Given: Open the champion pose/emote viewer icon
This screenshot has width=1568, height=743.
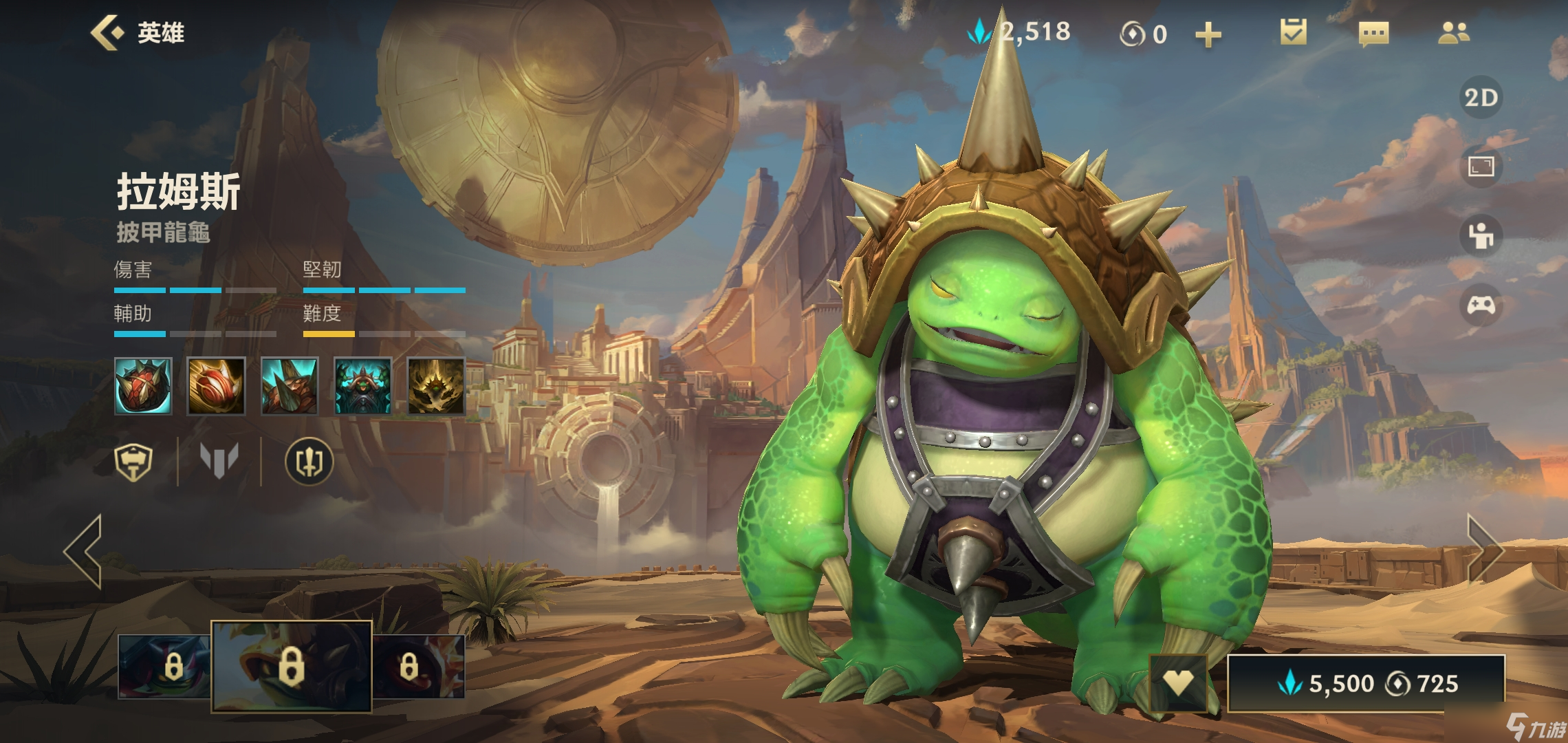Looking at the screenshot, I should click(x=1481, y=236).
